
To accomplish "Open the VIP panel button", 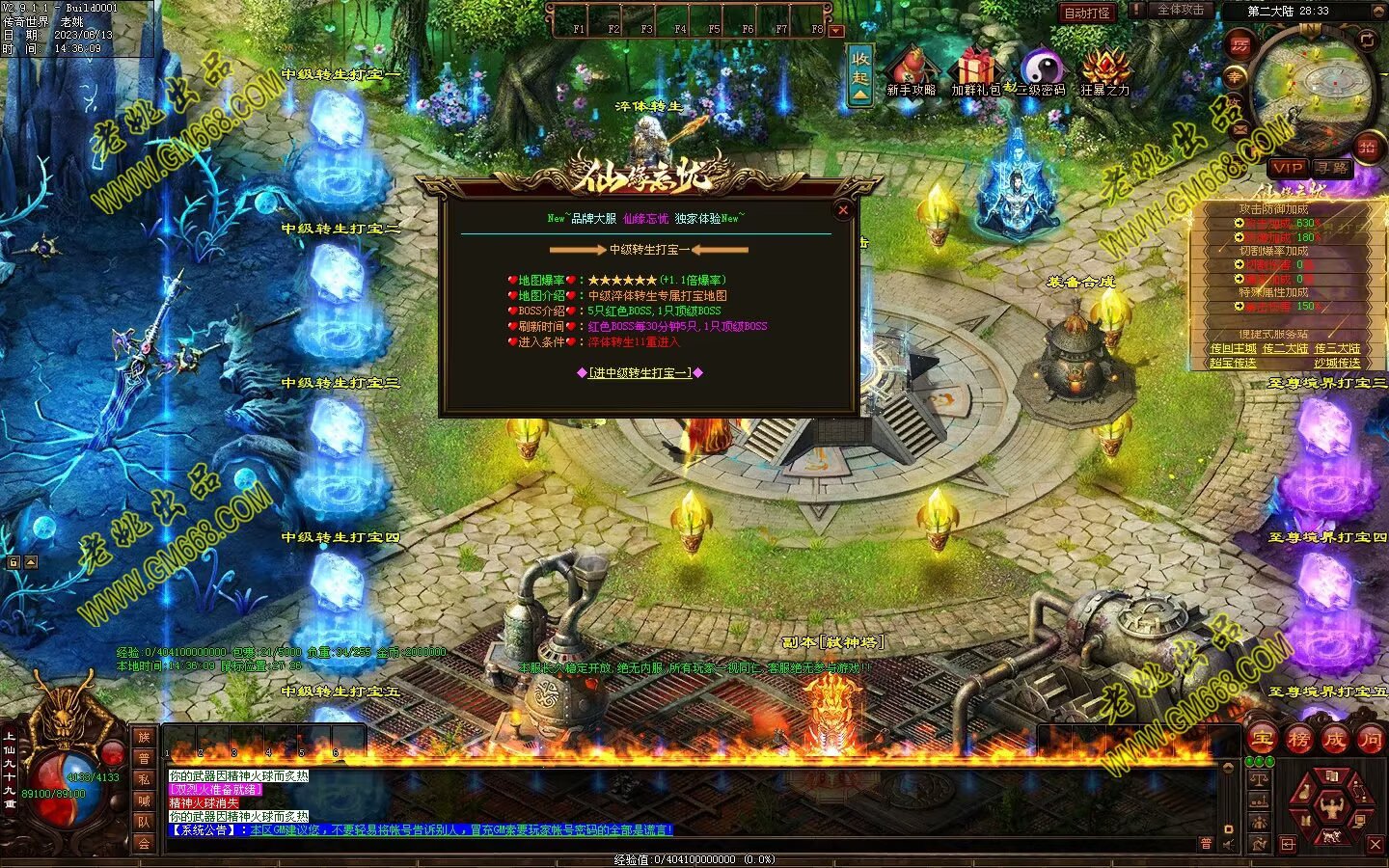I will (1287, 168).
